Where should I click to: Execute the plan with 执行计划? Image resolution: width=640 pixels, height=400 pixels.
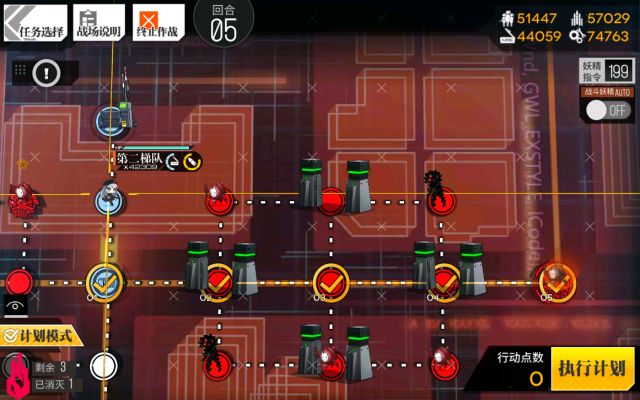tap(593, 366)
